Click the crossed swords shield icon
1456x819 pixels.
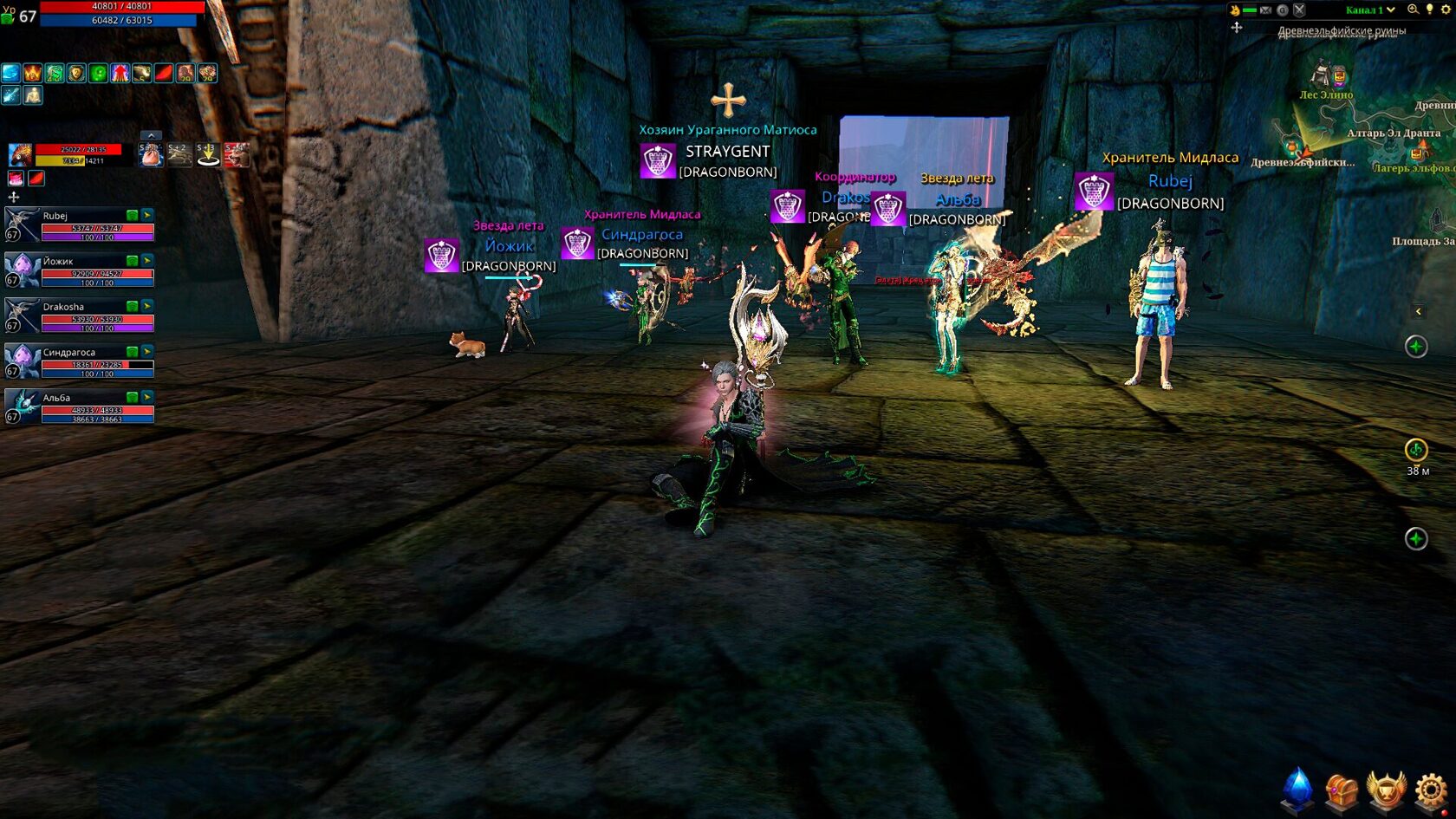[1299, 10]
